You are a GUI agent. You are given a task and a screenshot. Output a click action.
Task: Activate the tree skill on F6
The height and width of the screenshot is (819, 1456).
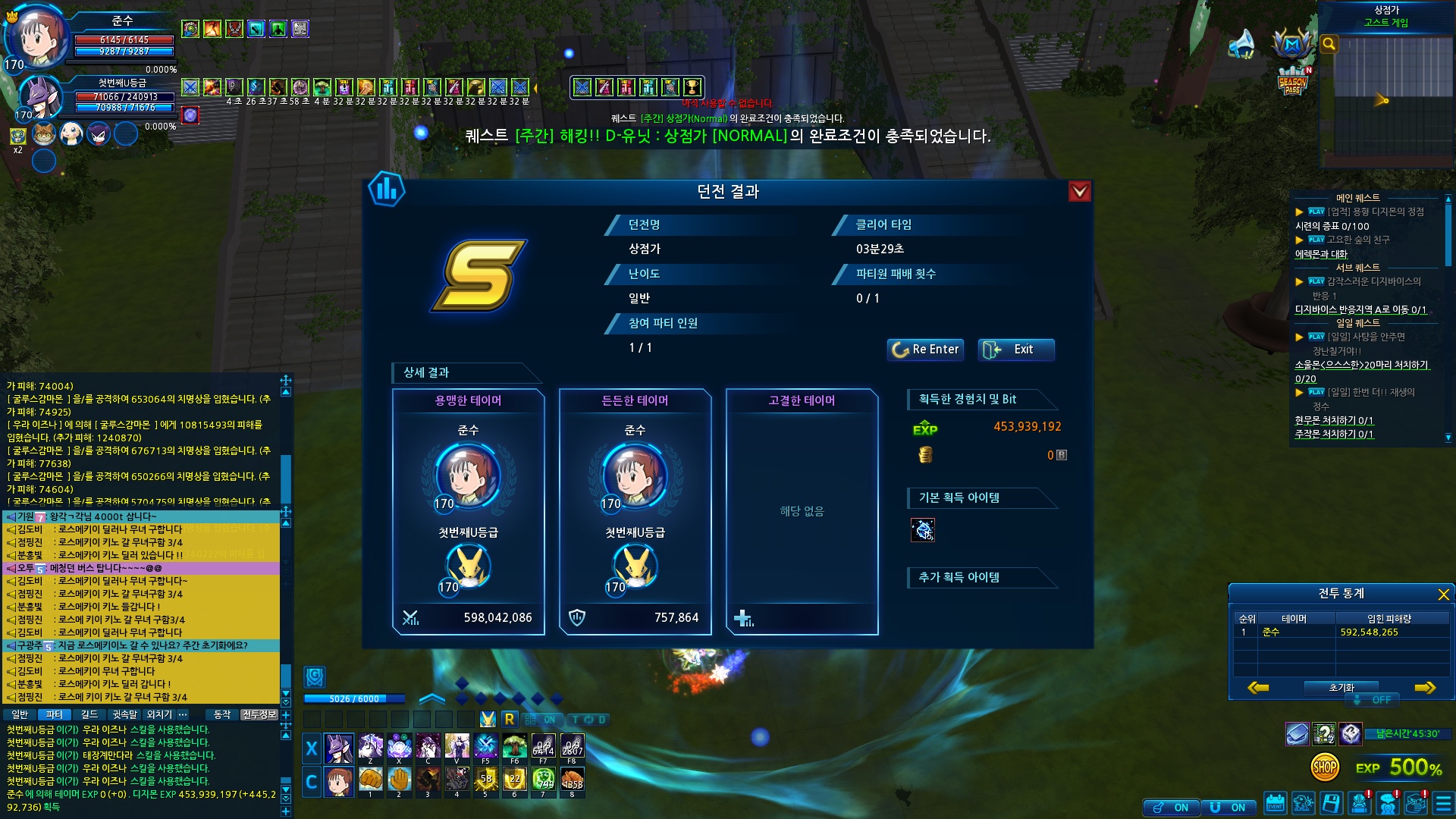(514, 747)
